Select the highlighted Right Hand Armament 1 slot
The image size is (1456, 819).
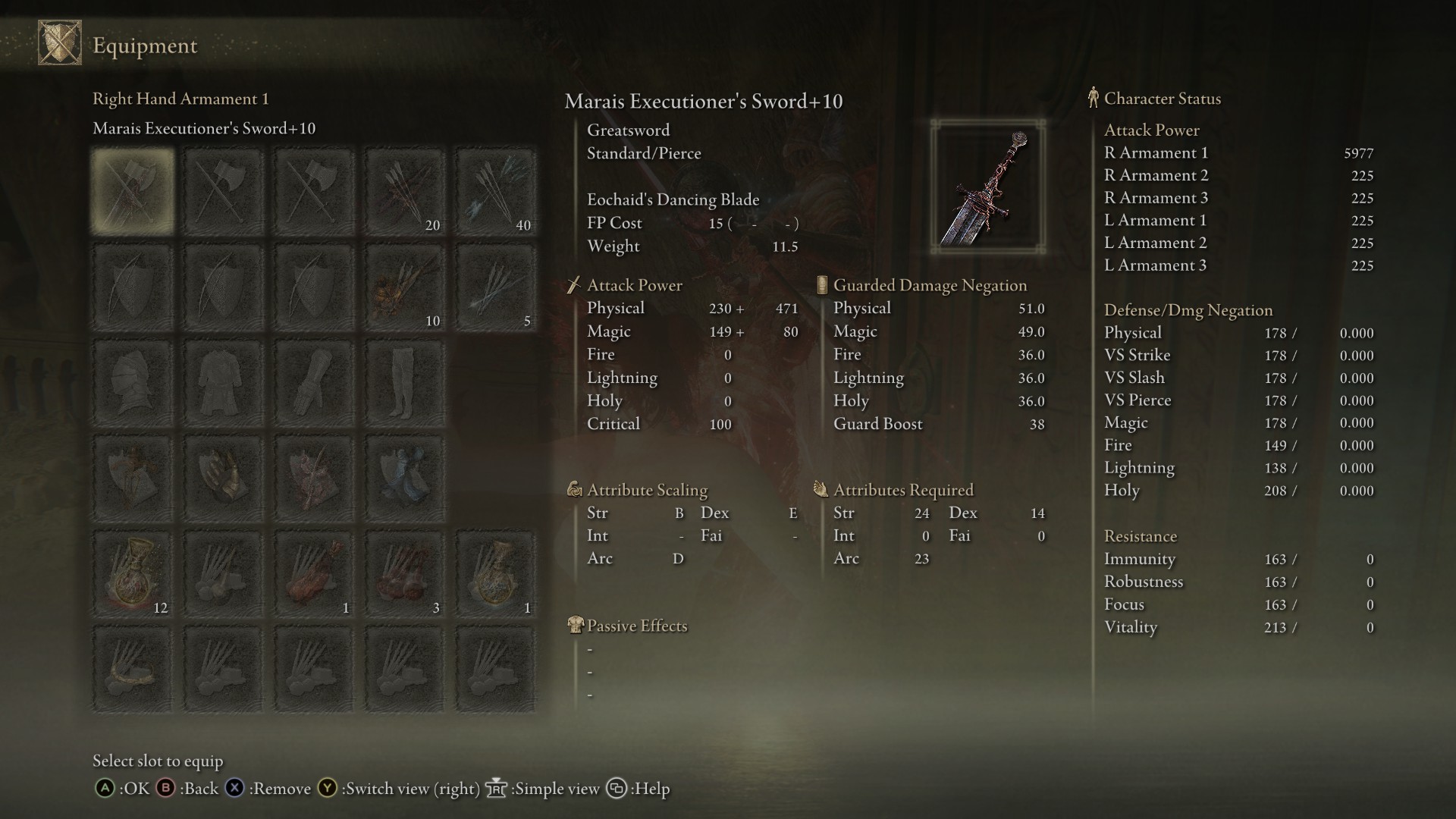tap(133, 190)
